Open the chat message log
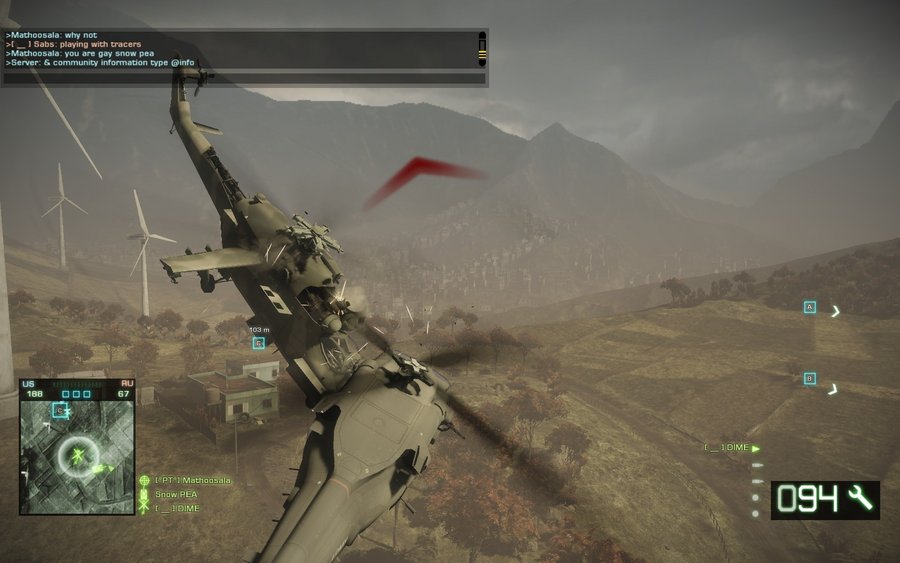900x563 pixels. tap(238, 49)
